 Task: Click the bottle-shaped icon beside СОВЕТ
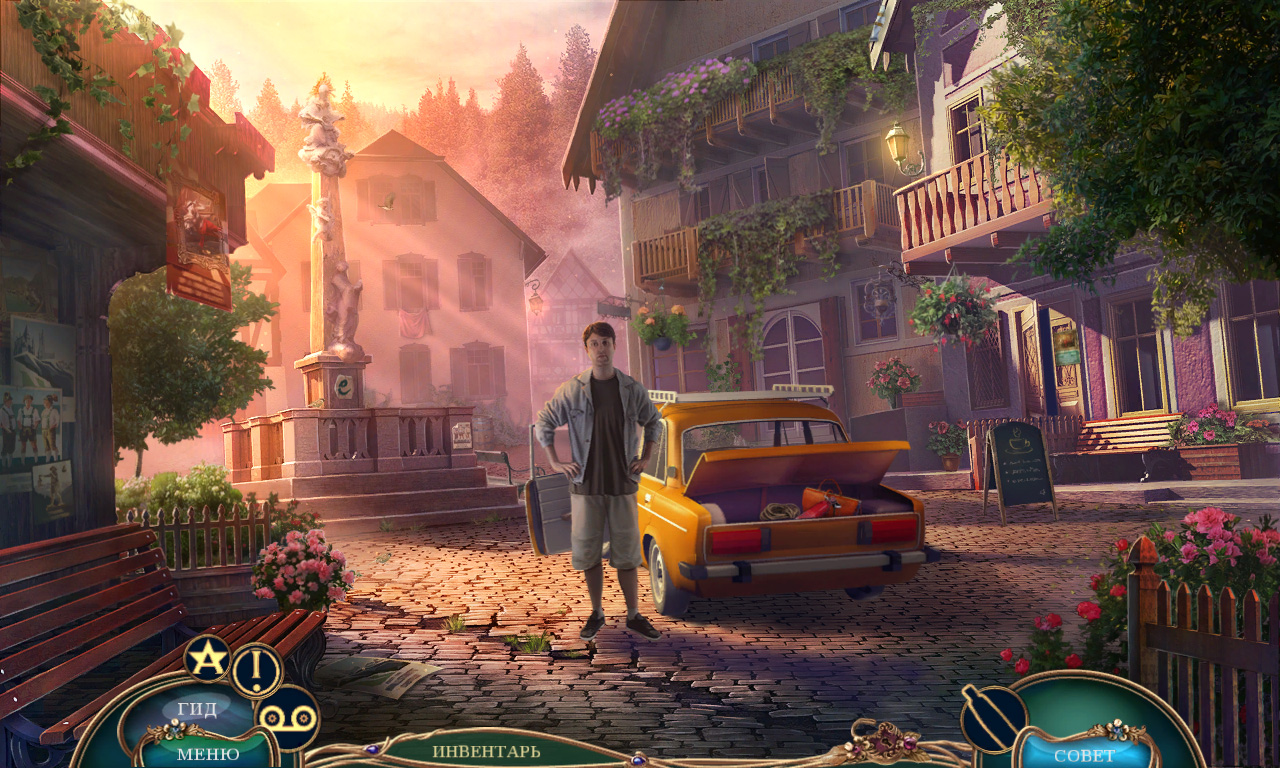point(993,716)
